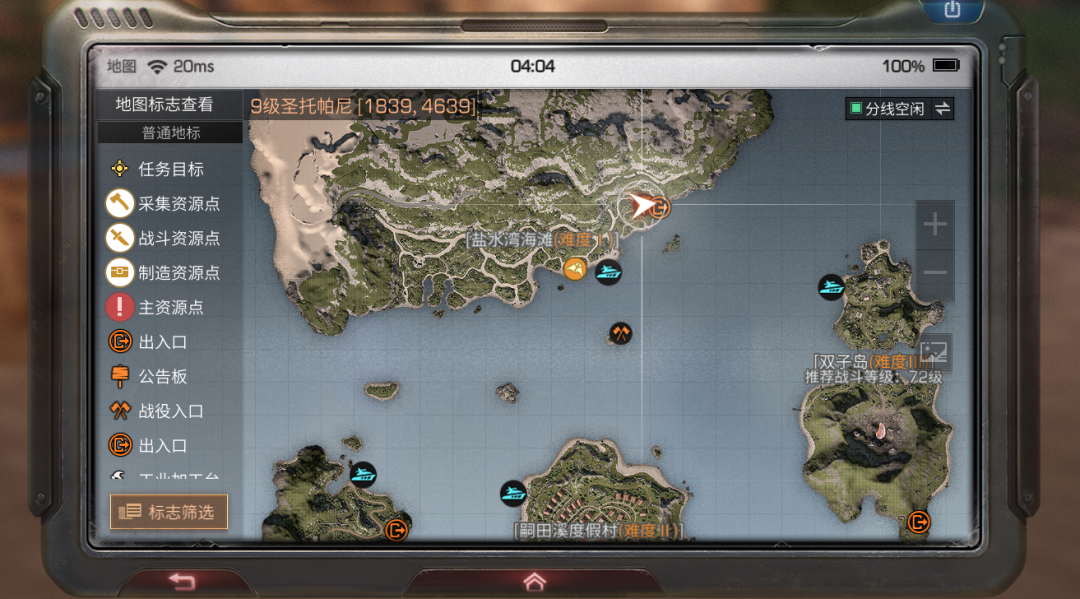The width and height of the screenshot is (1080, 599).
Task: Click the map view icon below zoom buttons
Action: tap(934, 352)
